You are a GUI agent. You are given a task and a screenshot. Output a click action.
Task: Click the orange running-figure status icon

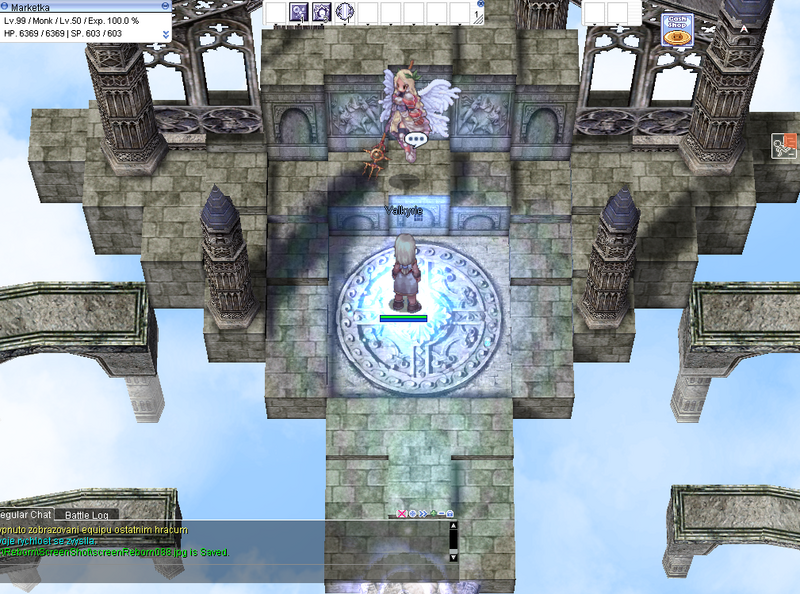[784, 148]
